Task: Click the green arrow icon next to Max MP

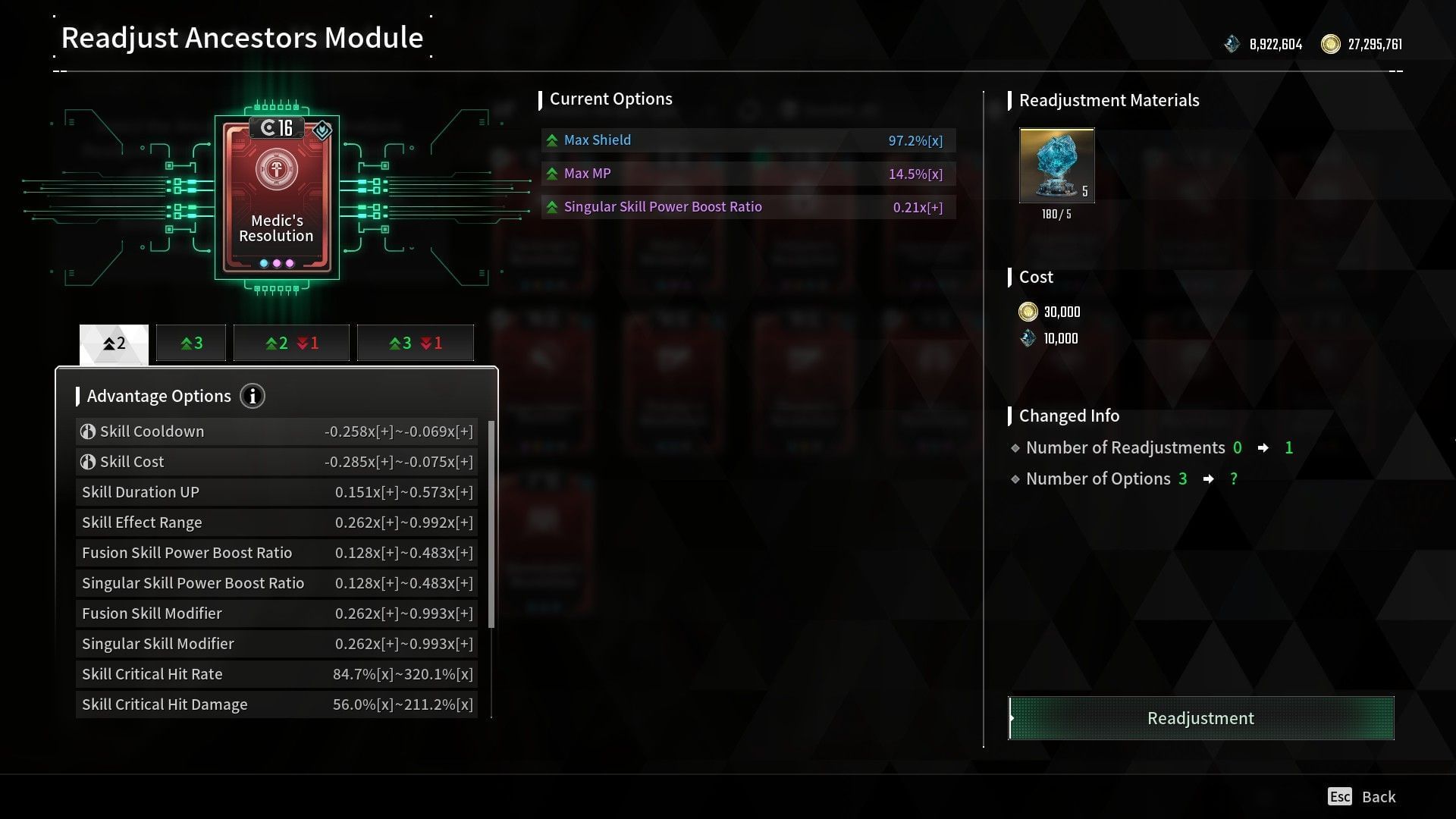Action: [551, 173]
